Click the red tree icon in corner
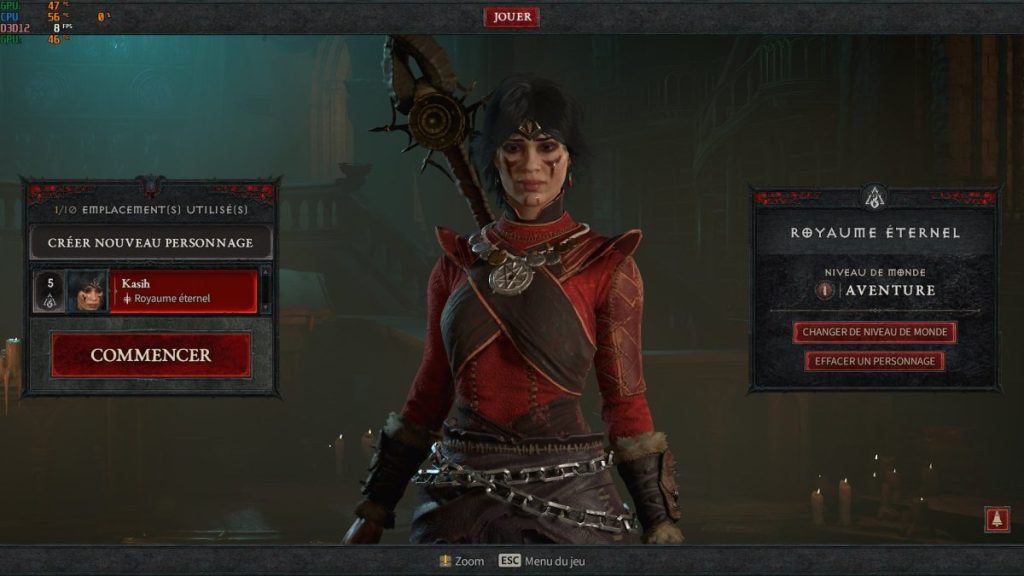Viewport: 1024px width, 576px height. pyautogui.click(x=997, y=519)
